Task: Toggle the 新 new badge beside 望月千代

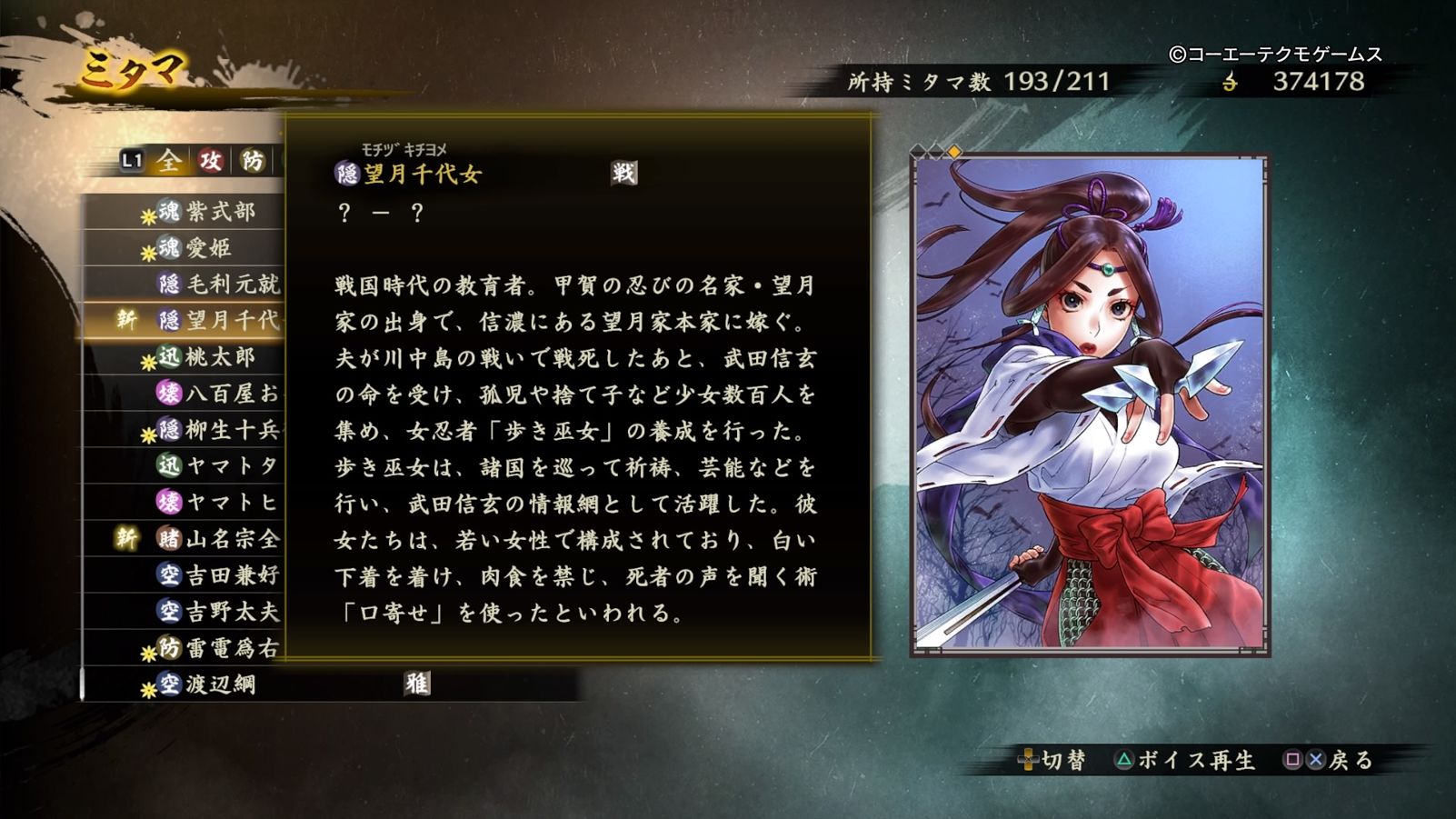Action: point(127,318)
